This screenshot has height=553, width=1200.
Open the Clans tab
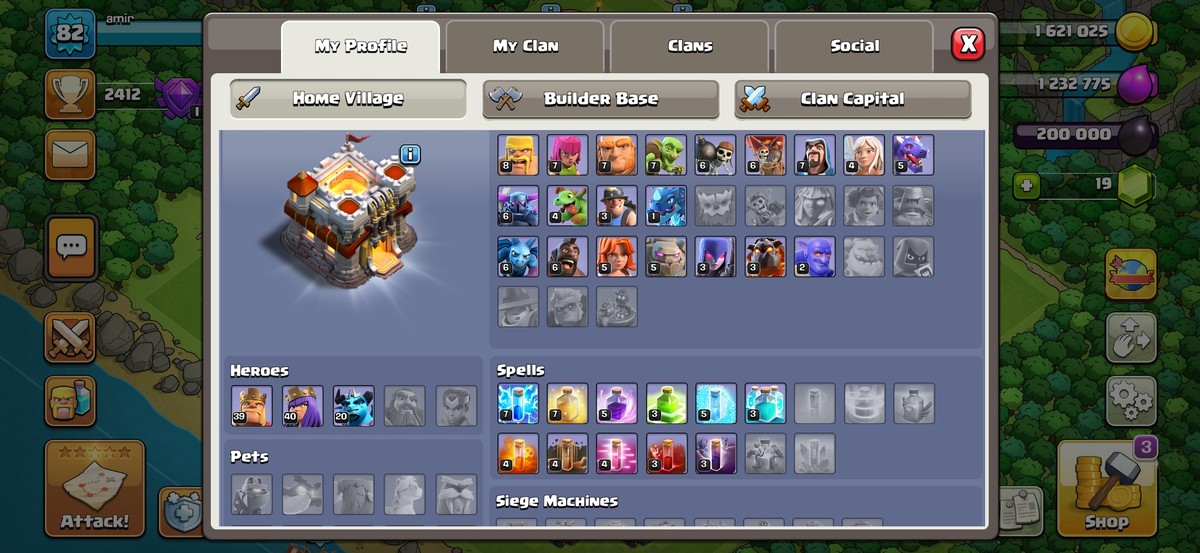point(690,46)
